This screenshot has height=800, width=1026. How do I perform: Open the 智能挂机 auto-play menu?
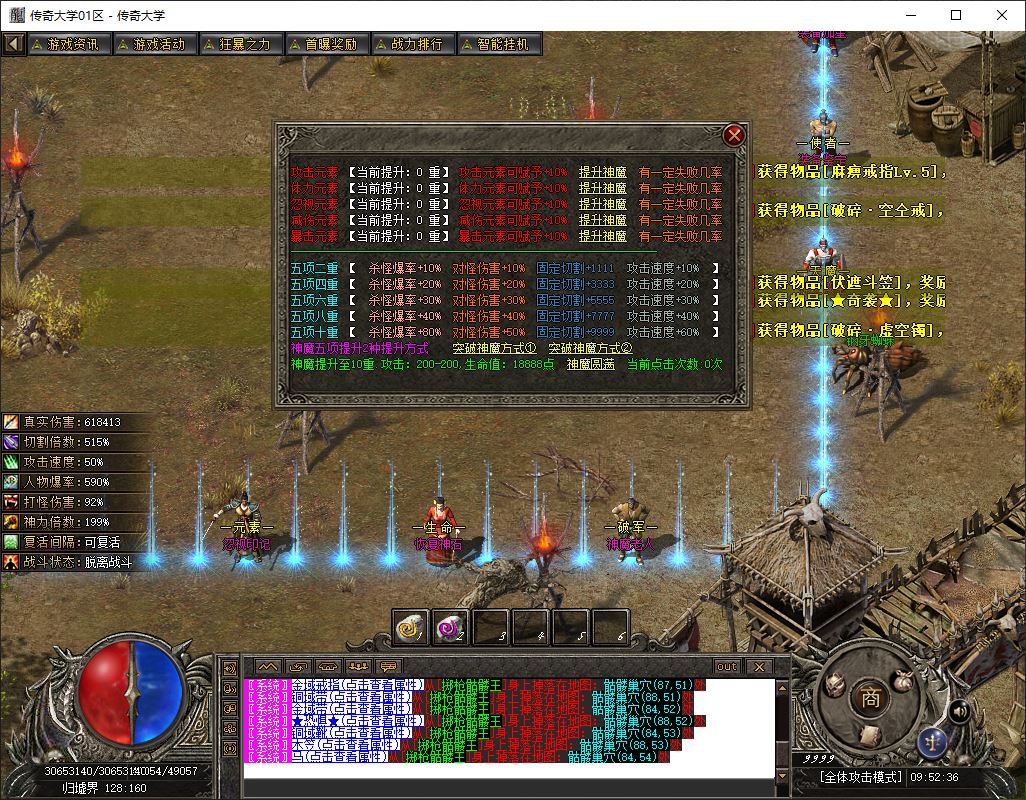(497, 44)
